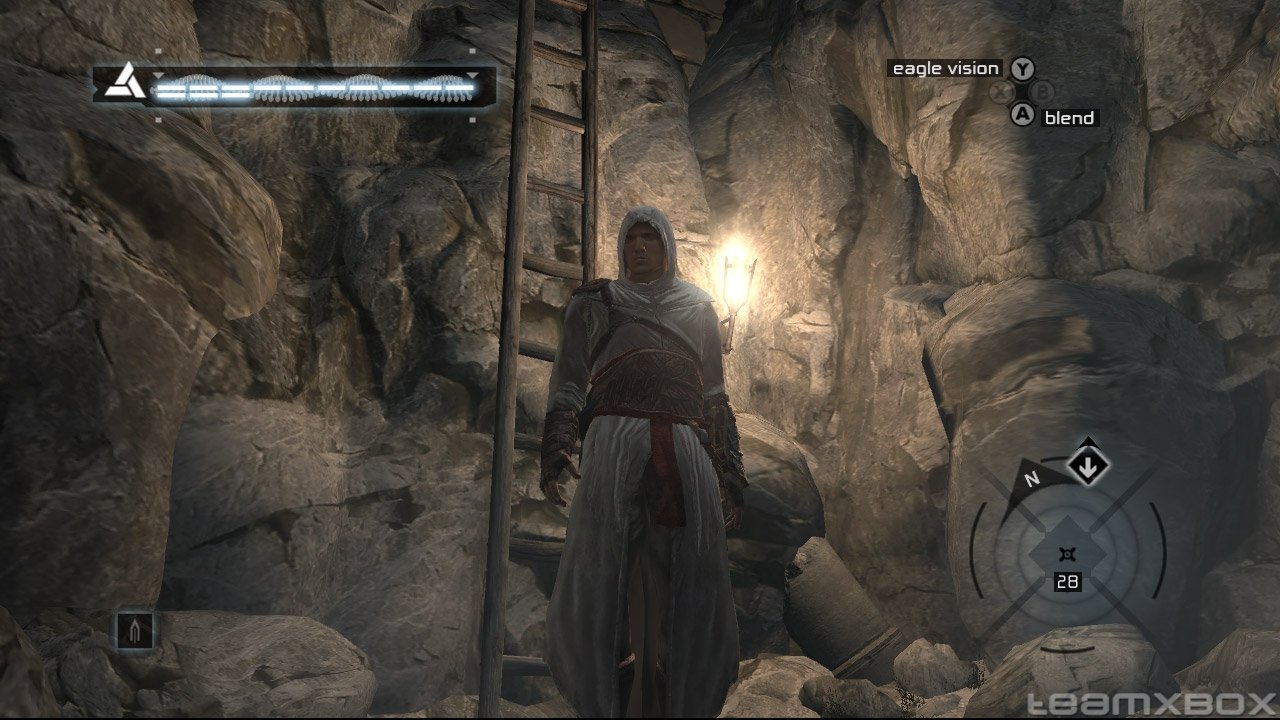Select the hidden blade weapon icon

[136, 631]
